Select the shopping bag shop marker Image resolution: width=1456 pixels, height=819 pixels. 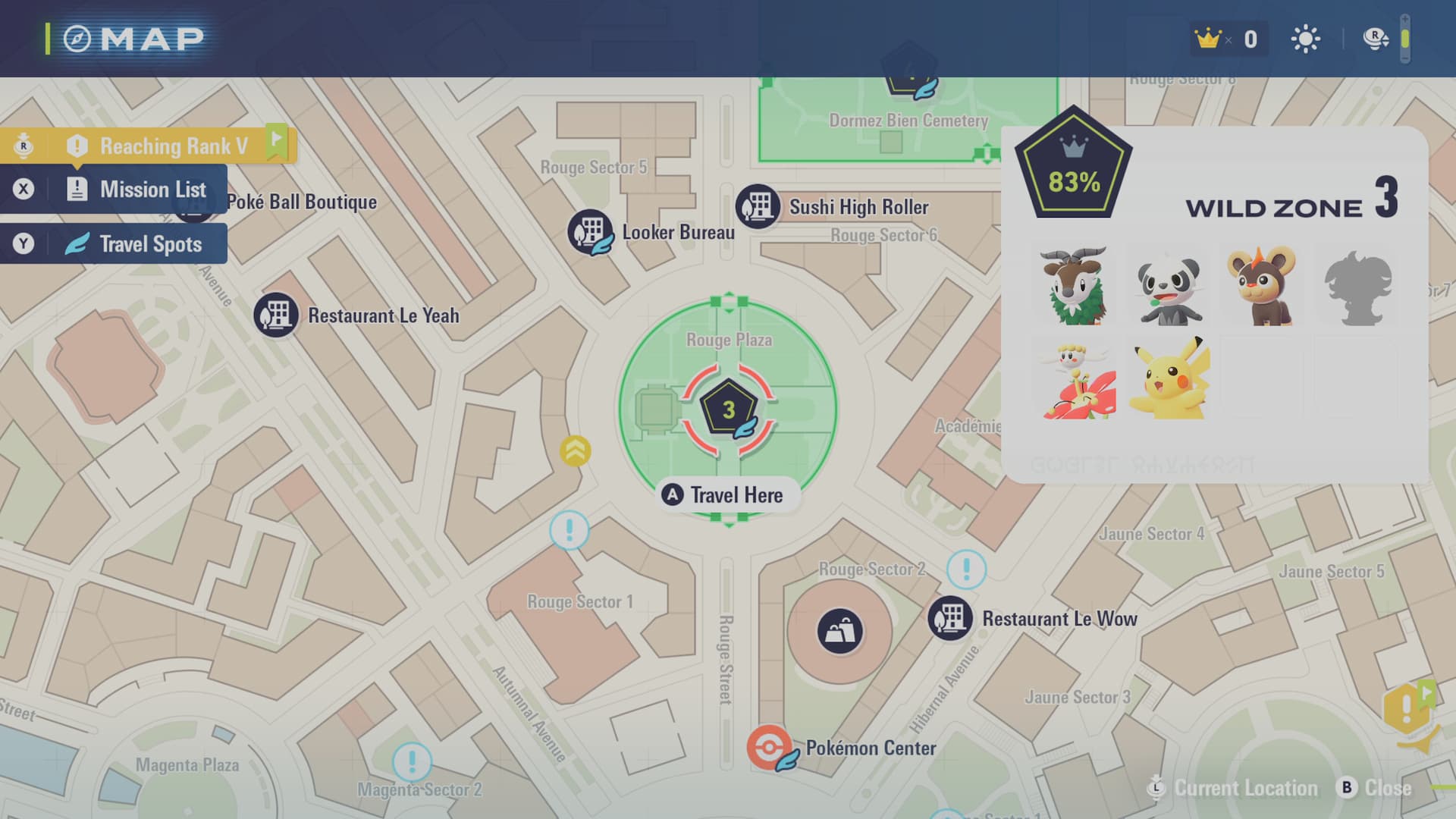839,631
